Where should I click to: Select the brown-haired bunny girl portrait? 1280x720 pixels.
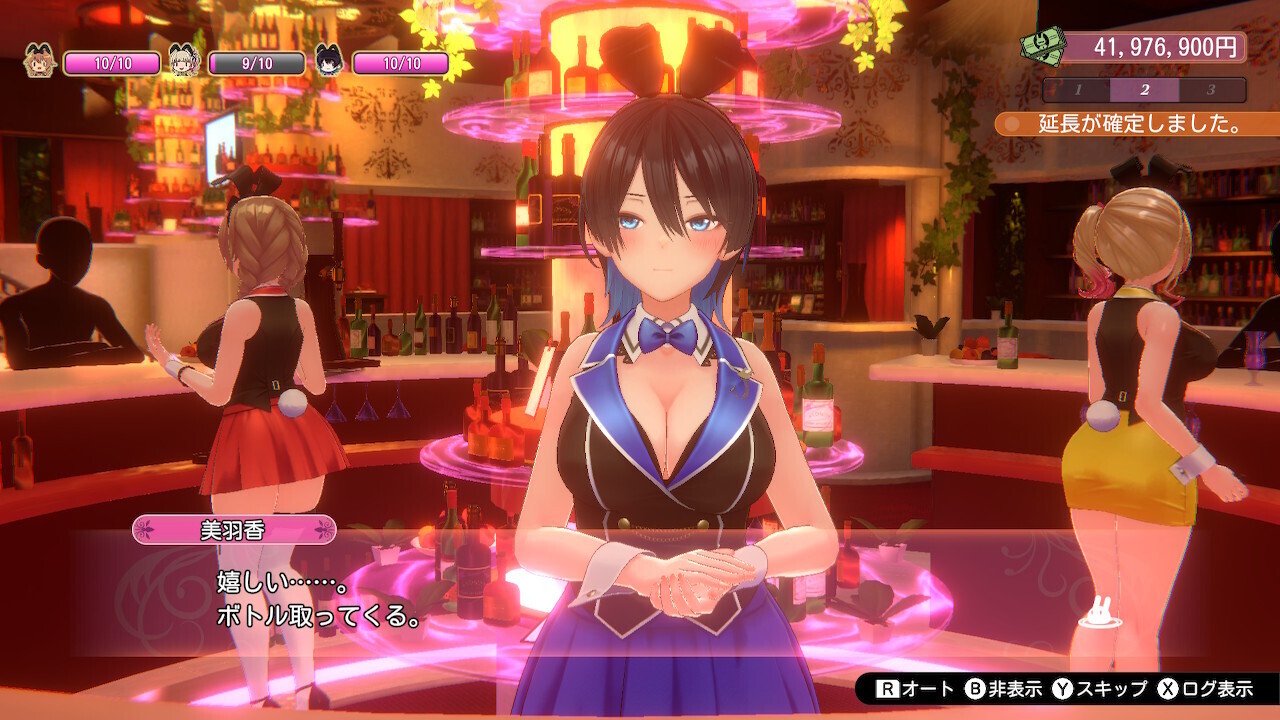pyautogui.click(x=40, y=62)
